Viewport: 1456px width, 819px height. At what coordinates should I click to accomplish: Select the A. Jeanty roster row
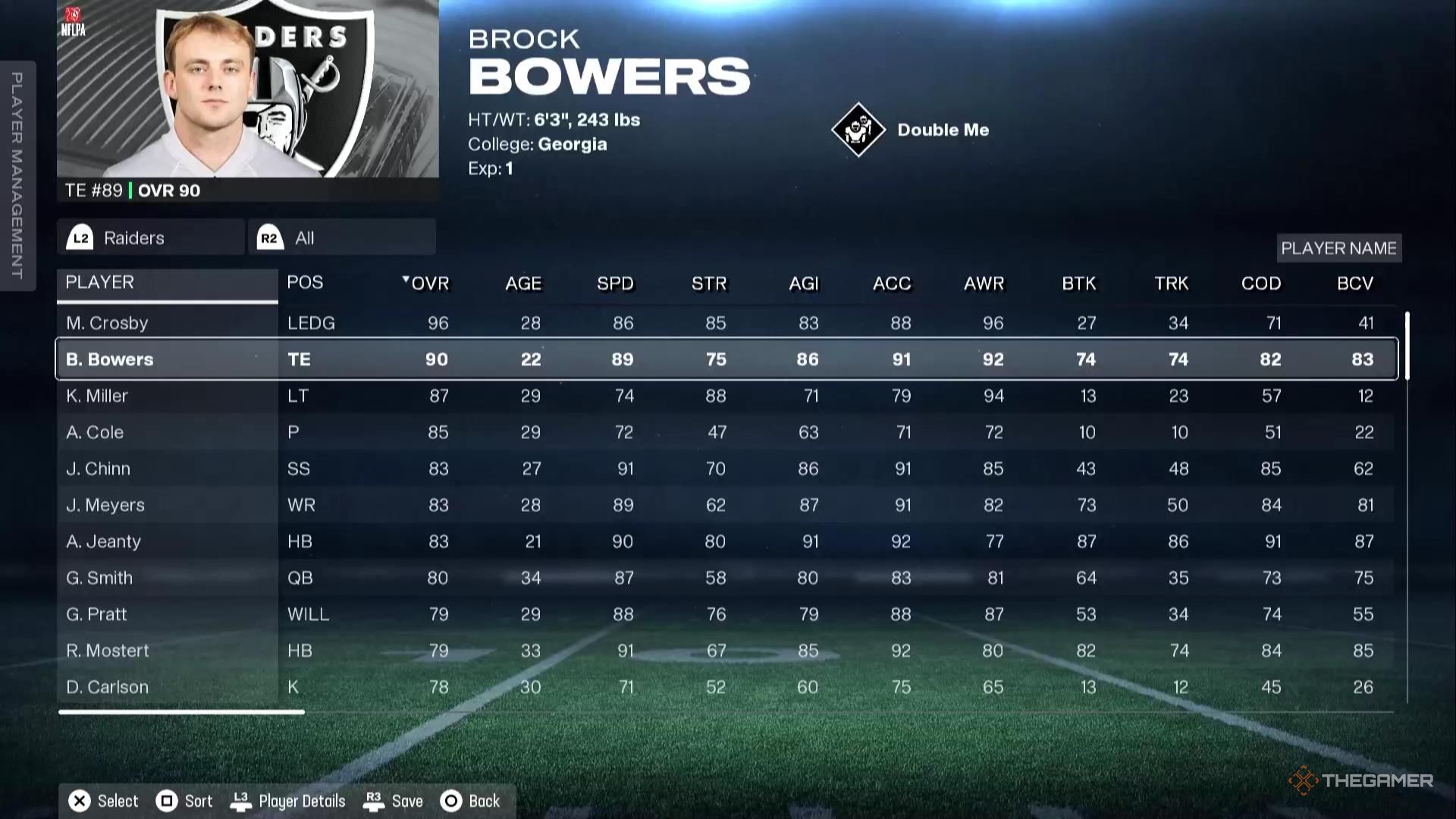(379, 541)
